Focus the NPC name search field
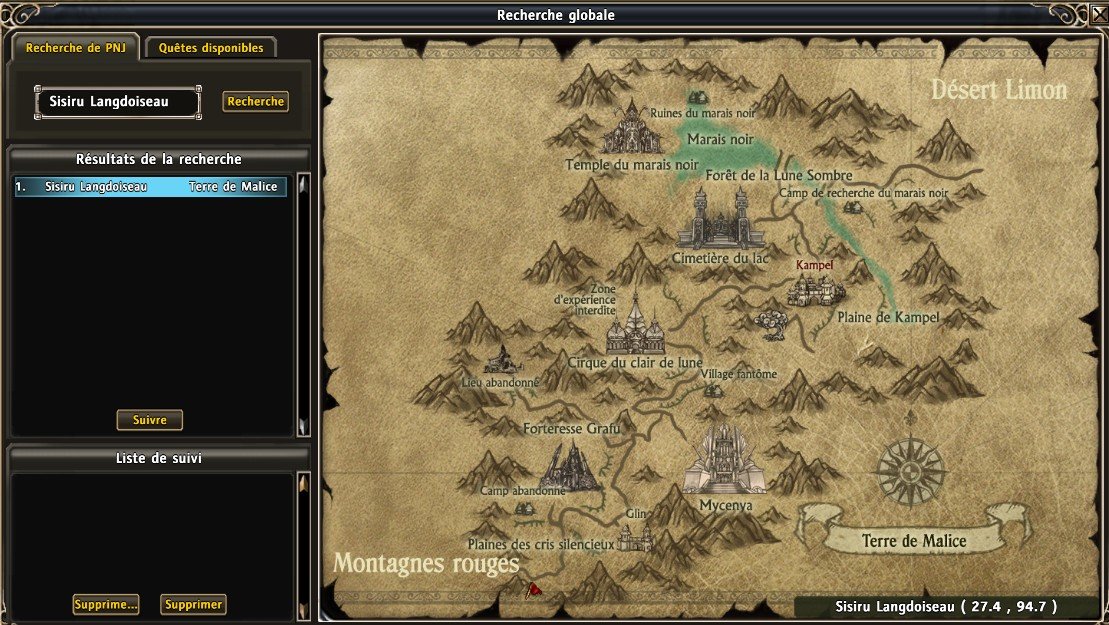 click(x=118, y=101)
